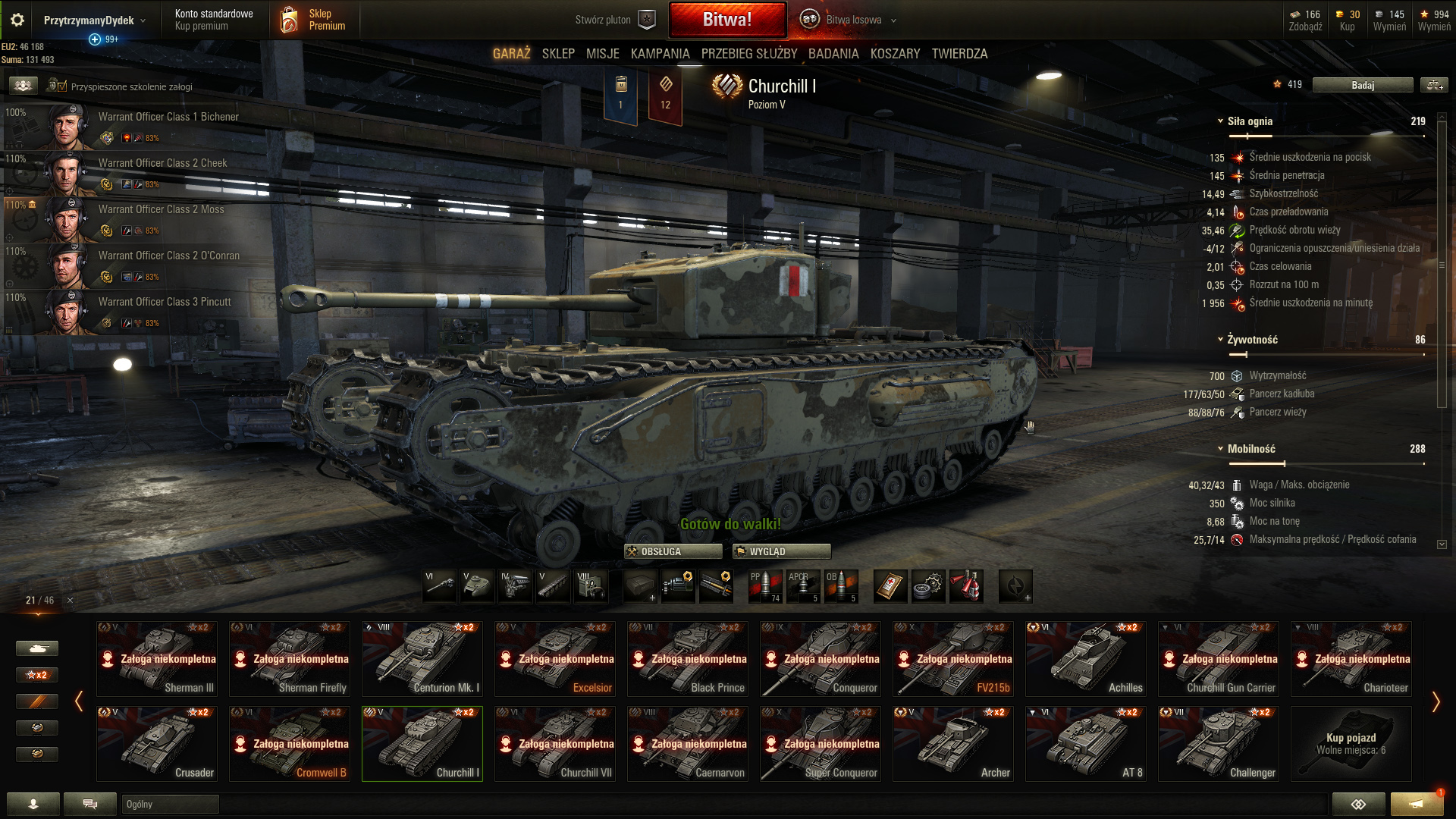Go to the BADANIA tab
This screenshot has height=819, width=1456.
click(833, 54)
